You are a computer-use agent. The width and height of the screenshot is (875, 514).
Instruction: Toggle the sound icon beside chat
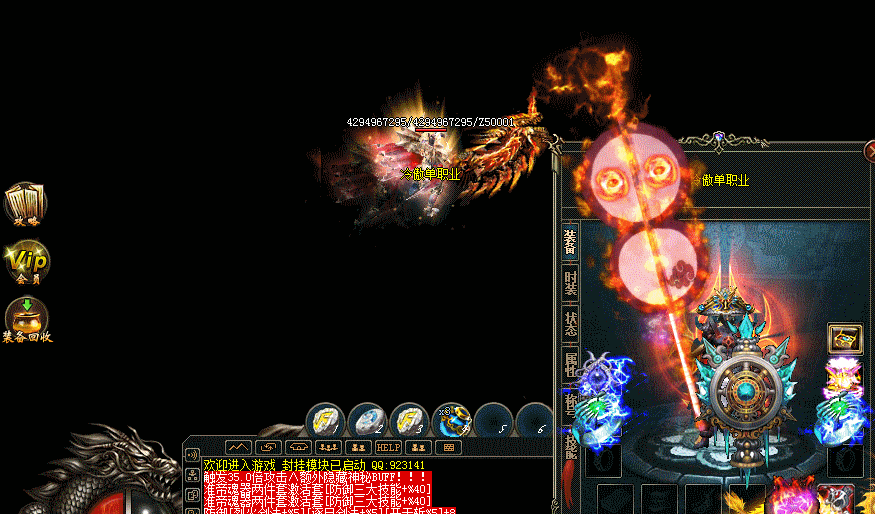(192, 453)
